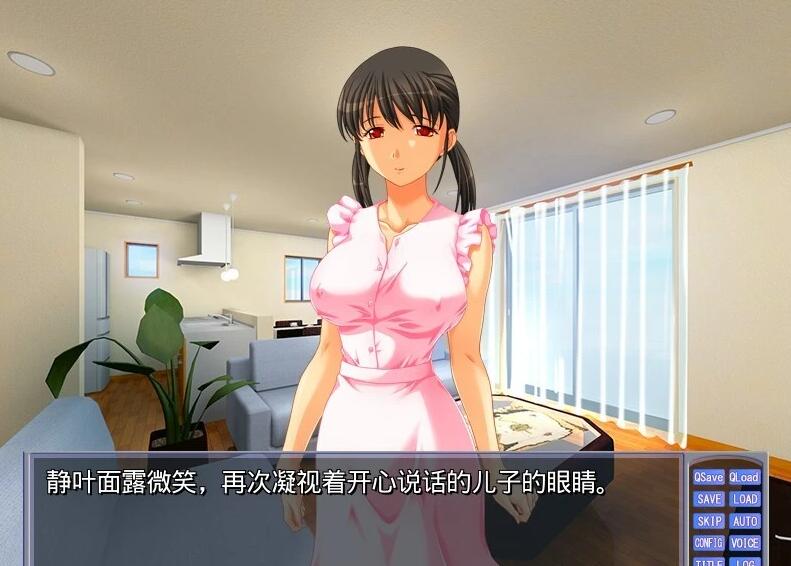Open the SAVE menu
The width and height of the screenshot is (791, 566).
(x=708, y=499)
